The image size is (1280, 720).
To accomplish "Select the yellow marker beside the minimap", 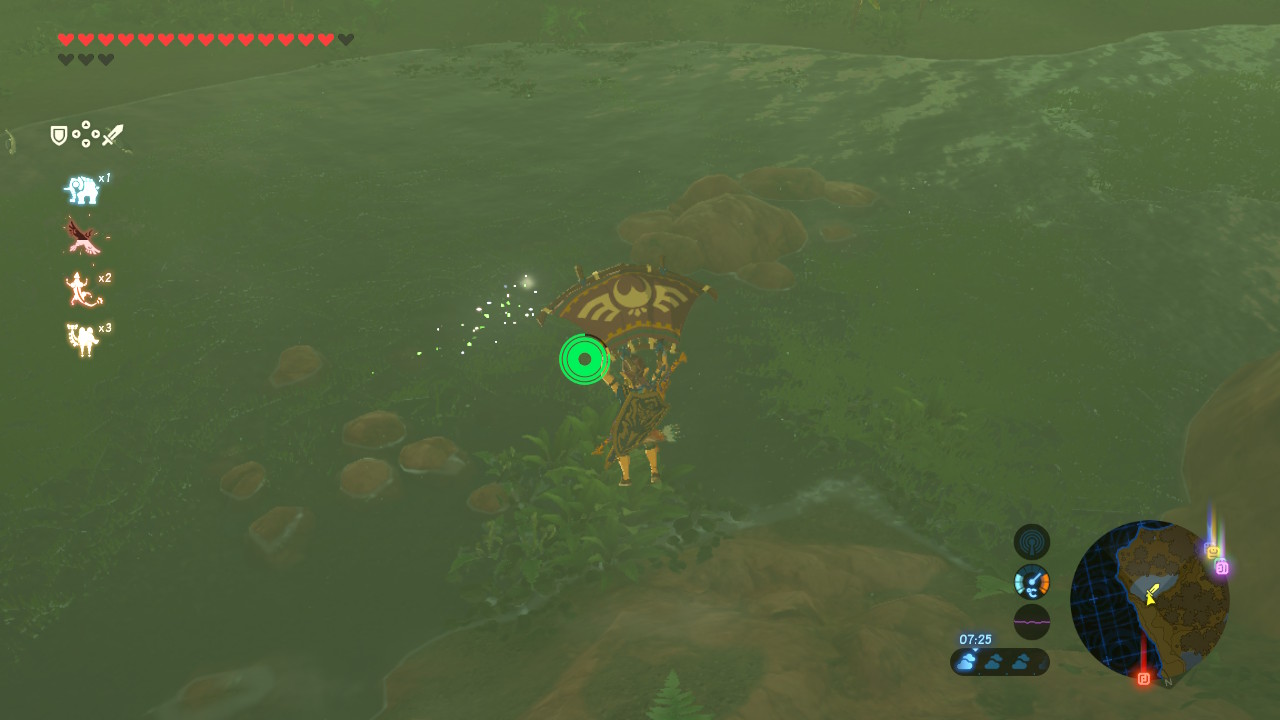I will (x=1212, y=551).
